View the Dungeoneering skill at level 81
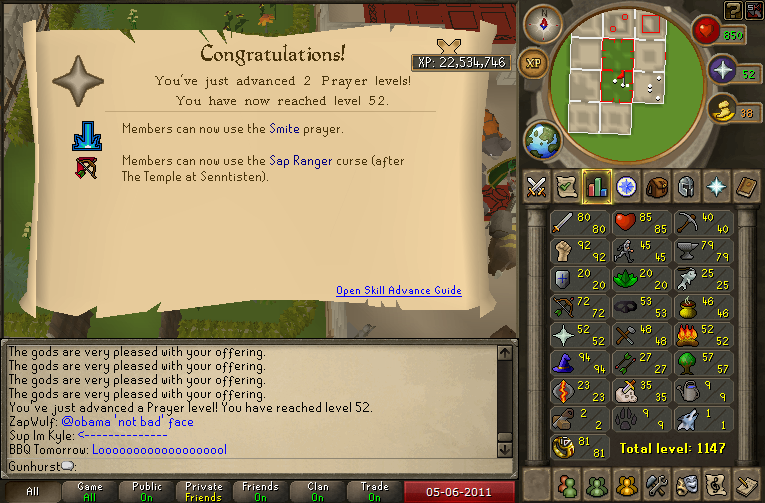This screenshot has height=503, width=765. point(580,447)
